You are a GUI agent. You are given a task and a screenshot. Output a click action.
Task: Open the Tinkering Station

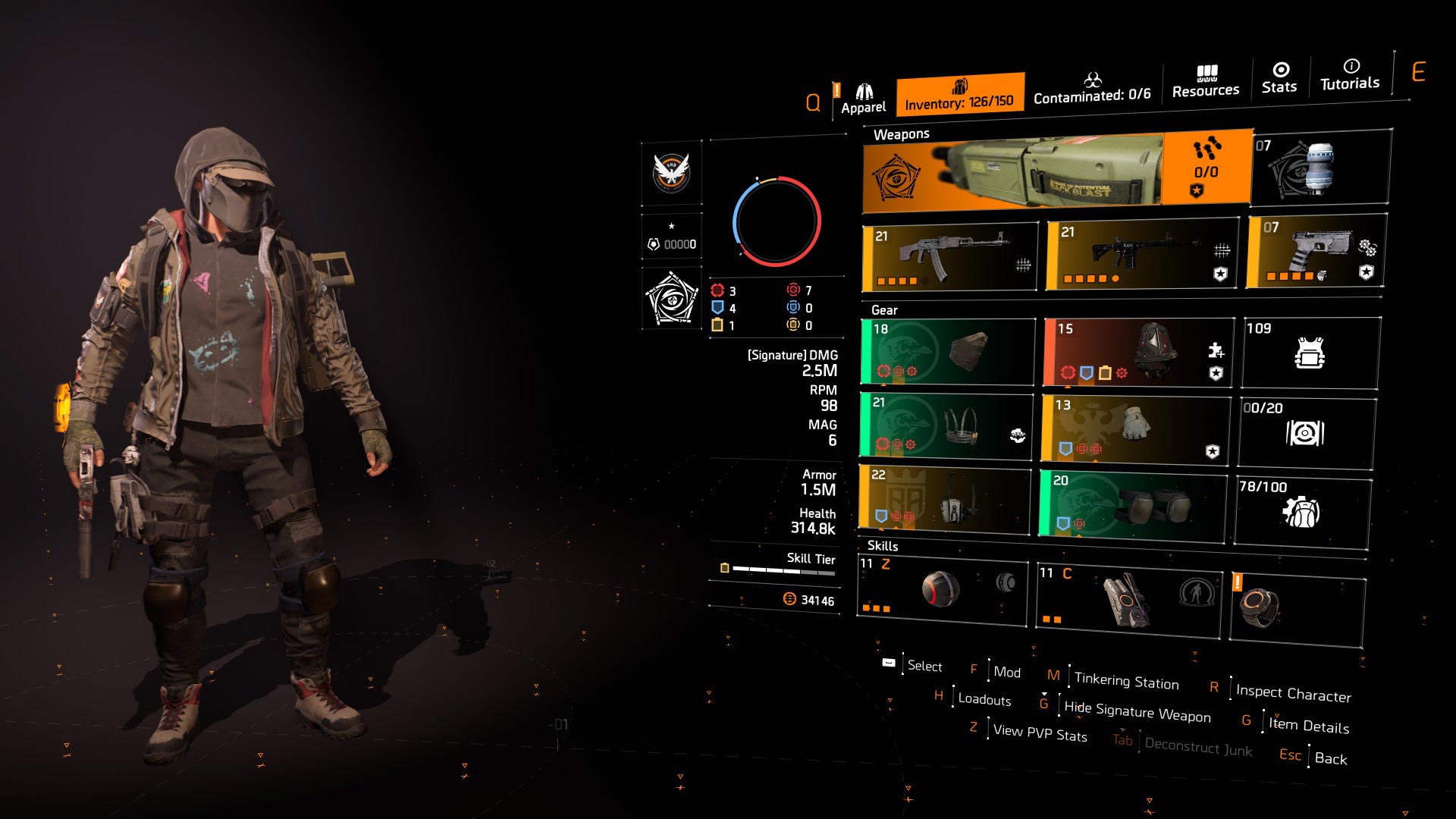coord(1126,679)
